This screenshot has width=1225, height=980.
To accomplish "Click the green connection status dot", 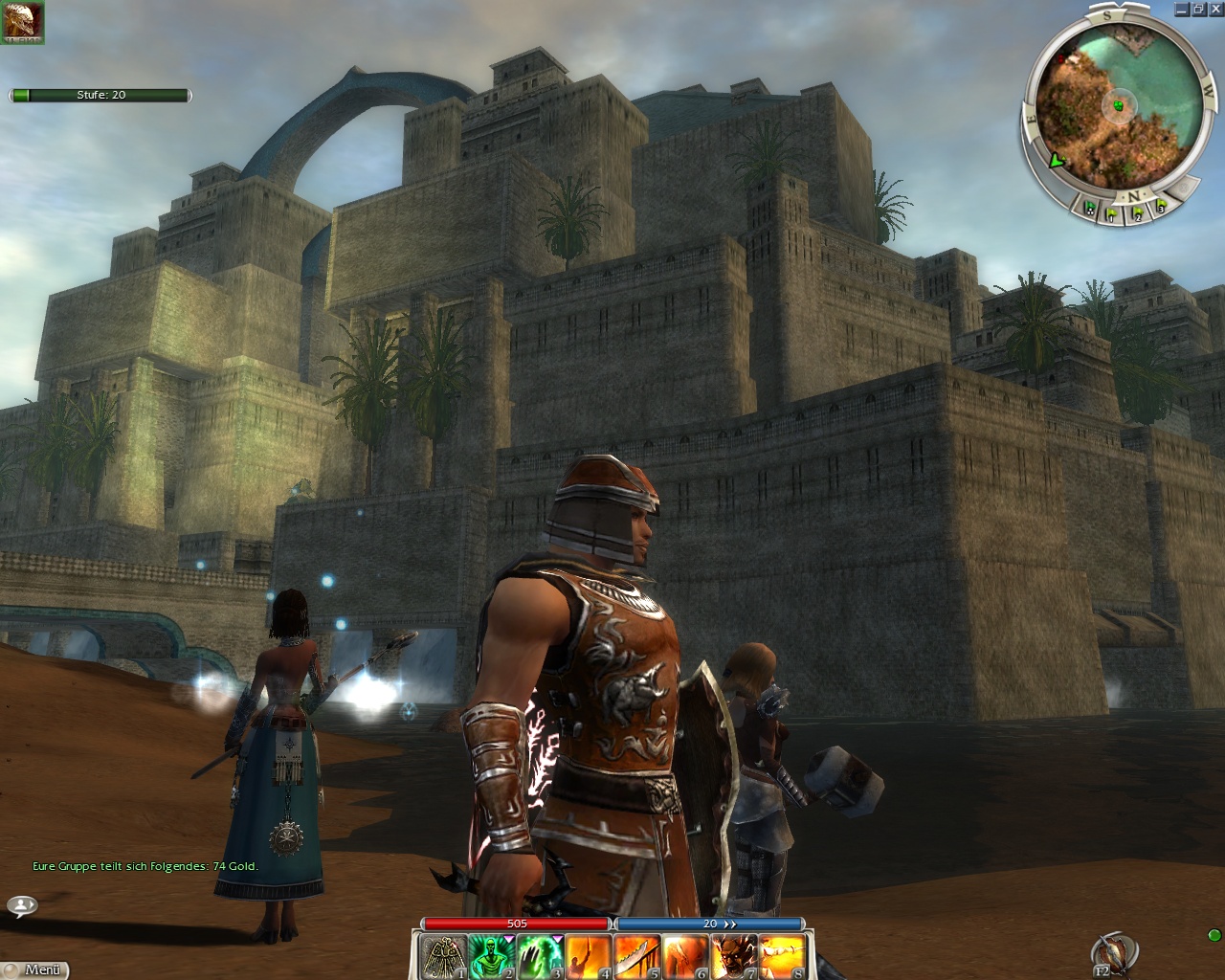I will pos(1214,935).
